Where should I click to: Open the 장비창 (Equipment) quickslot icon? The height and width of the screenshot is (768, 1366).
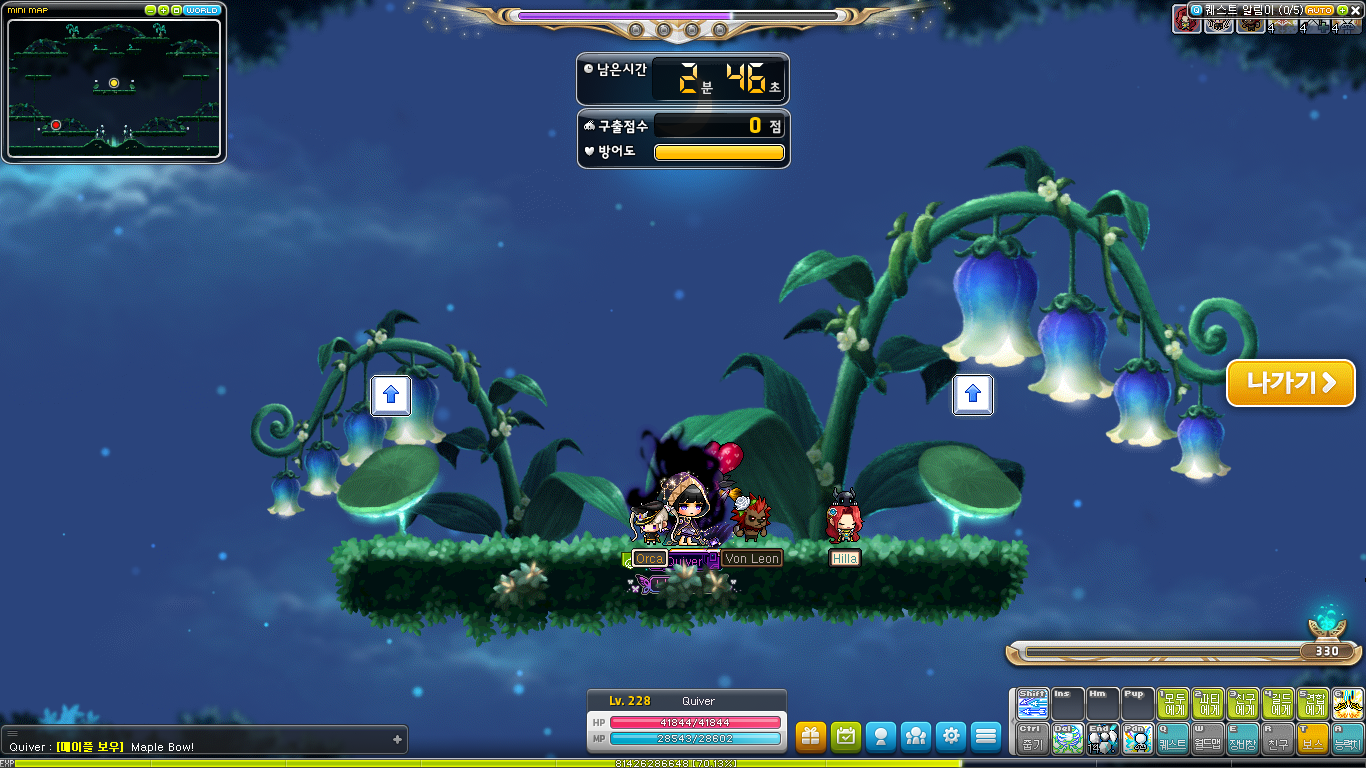1243,743
